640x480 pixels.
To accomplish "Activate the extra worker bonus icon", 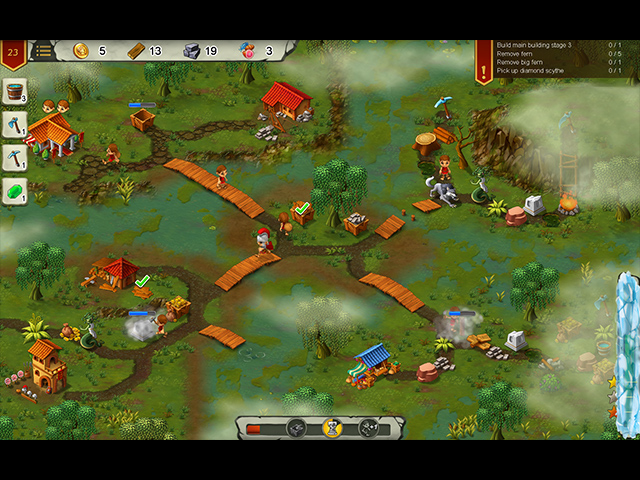I will pyautogui.click(x=367, y=428).
